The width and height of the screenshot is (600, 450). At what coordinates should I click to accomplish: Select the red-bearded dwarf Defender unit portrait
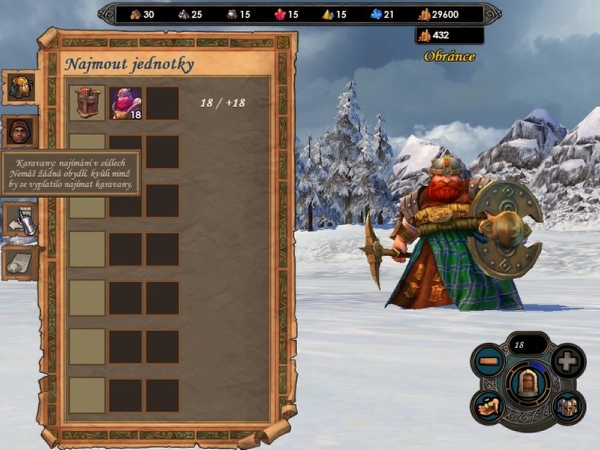(126, 103)
